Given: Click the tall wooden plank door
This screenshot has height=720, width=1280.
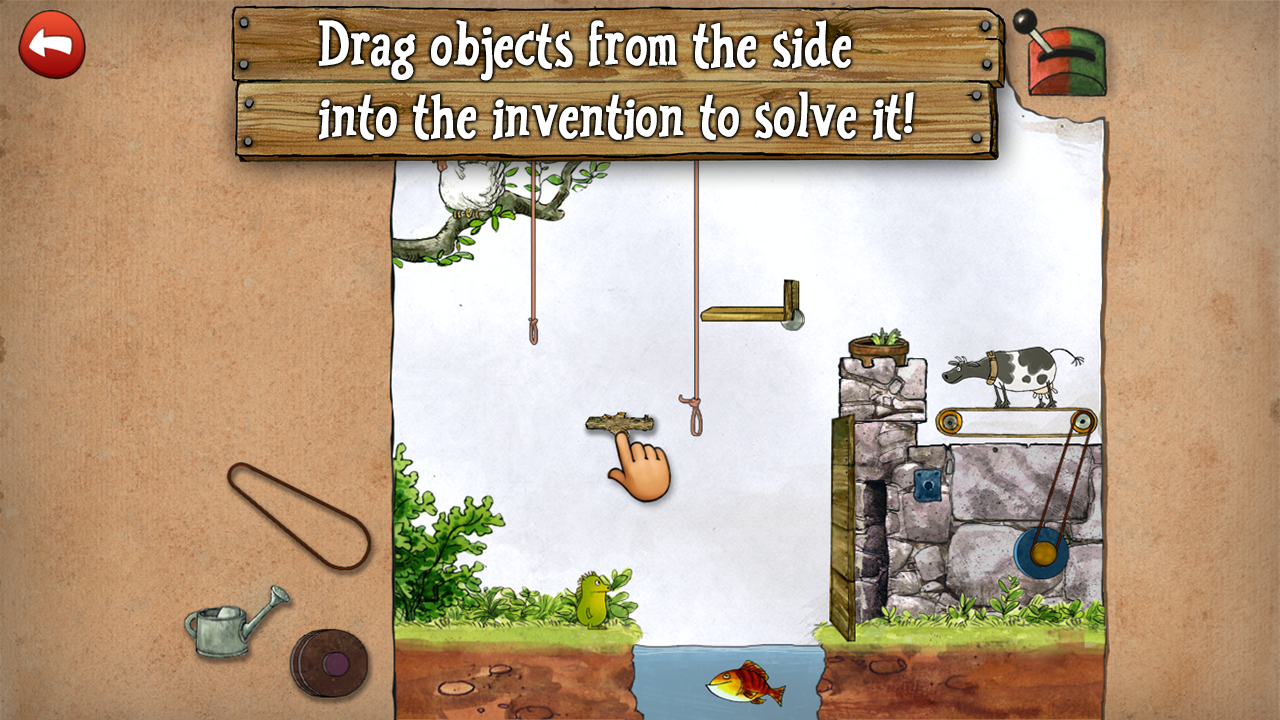Looking at the screenshot, I should pos(840,520).
